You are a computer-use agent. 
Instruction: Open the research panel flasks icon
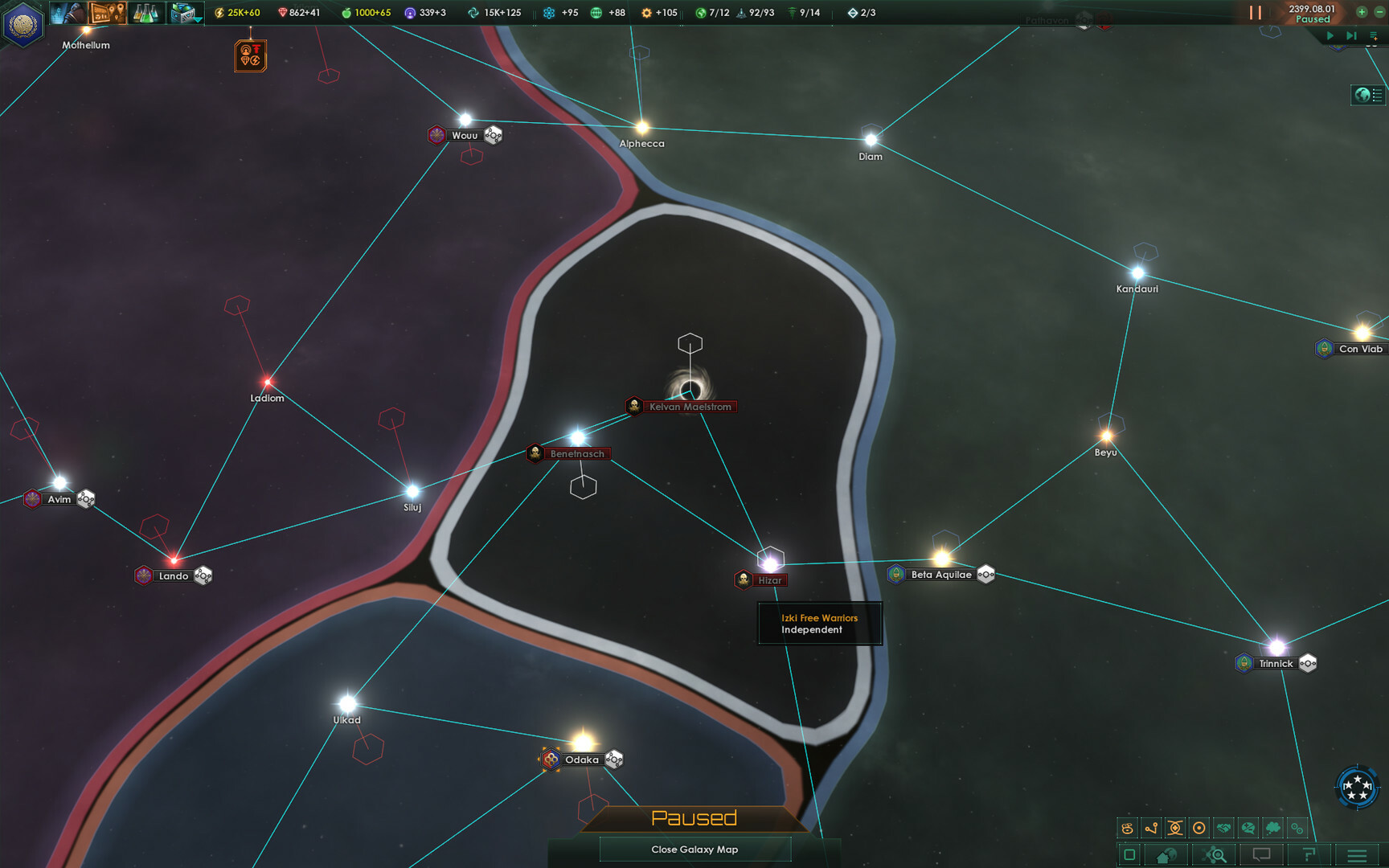pos(145,12)
